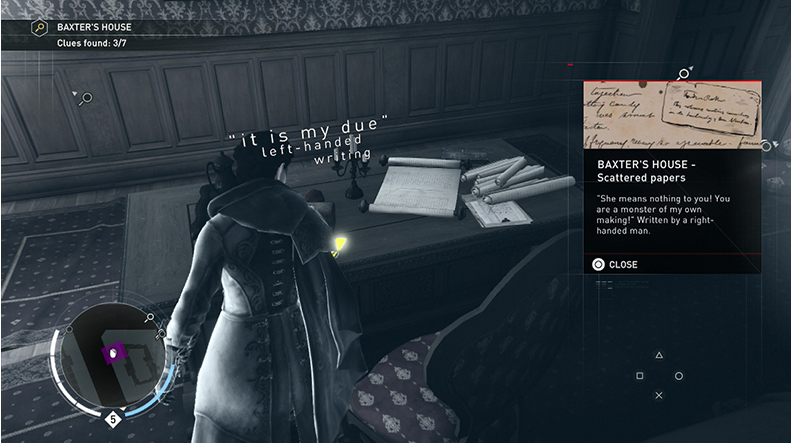Screen dimensions: 791x443
Task: View the scattered papers clue thumbnail
Action: 672,115
